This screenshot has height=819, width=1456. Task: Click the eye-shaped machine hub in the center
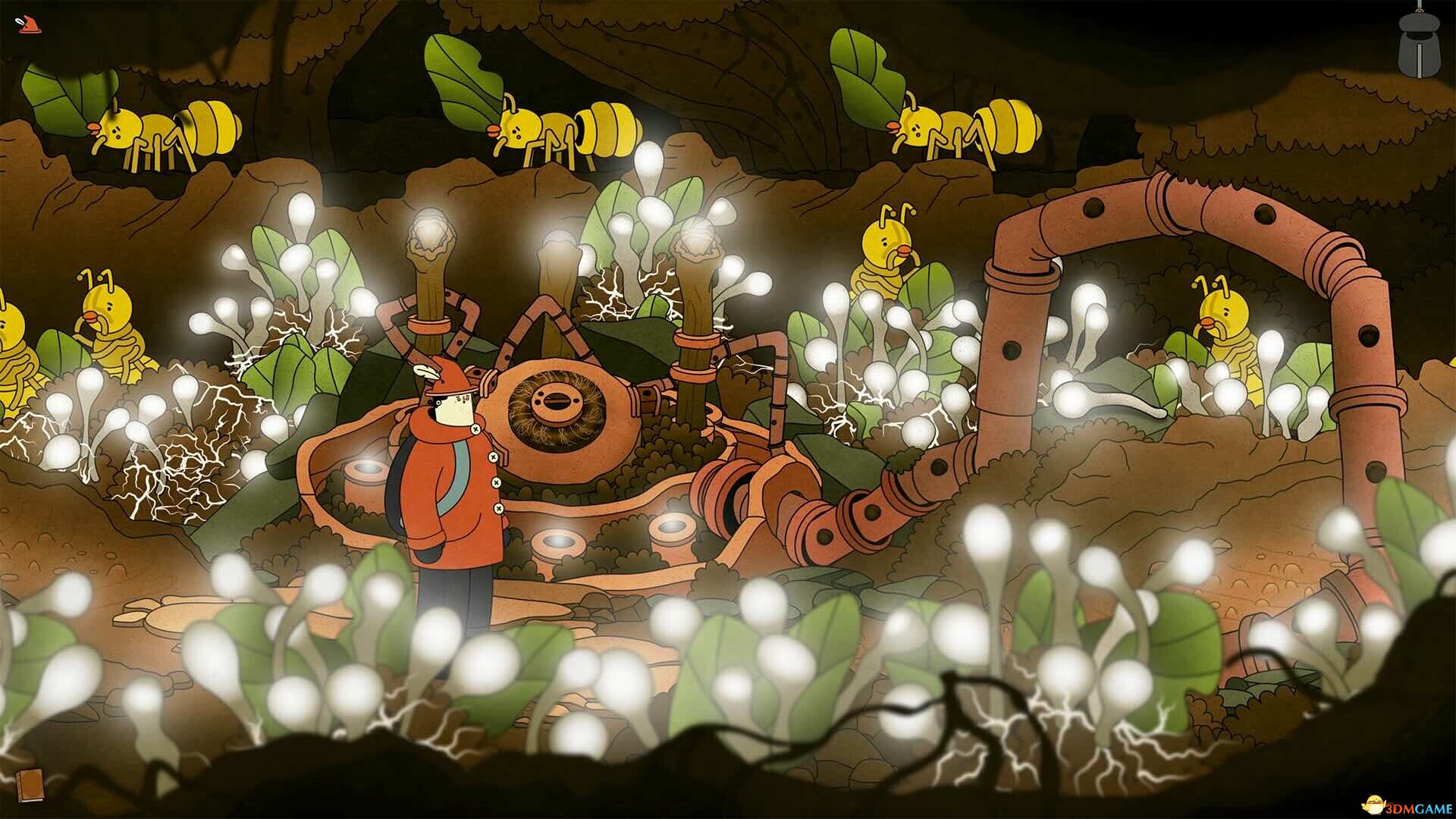pos(557,409)
